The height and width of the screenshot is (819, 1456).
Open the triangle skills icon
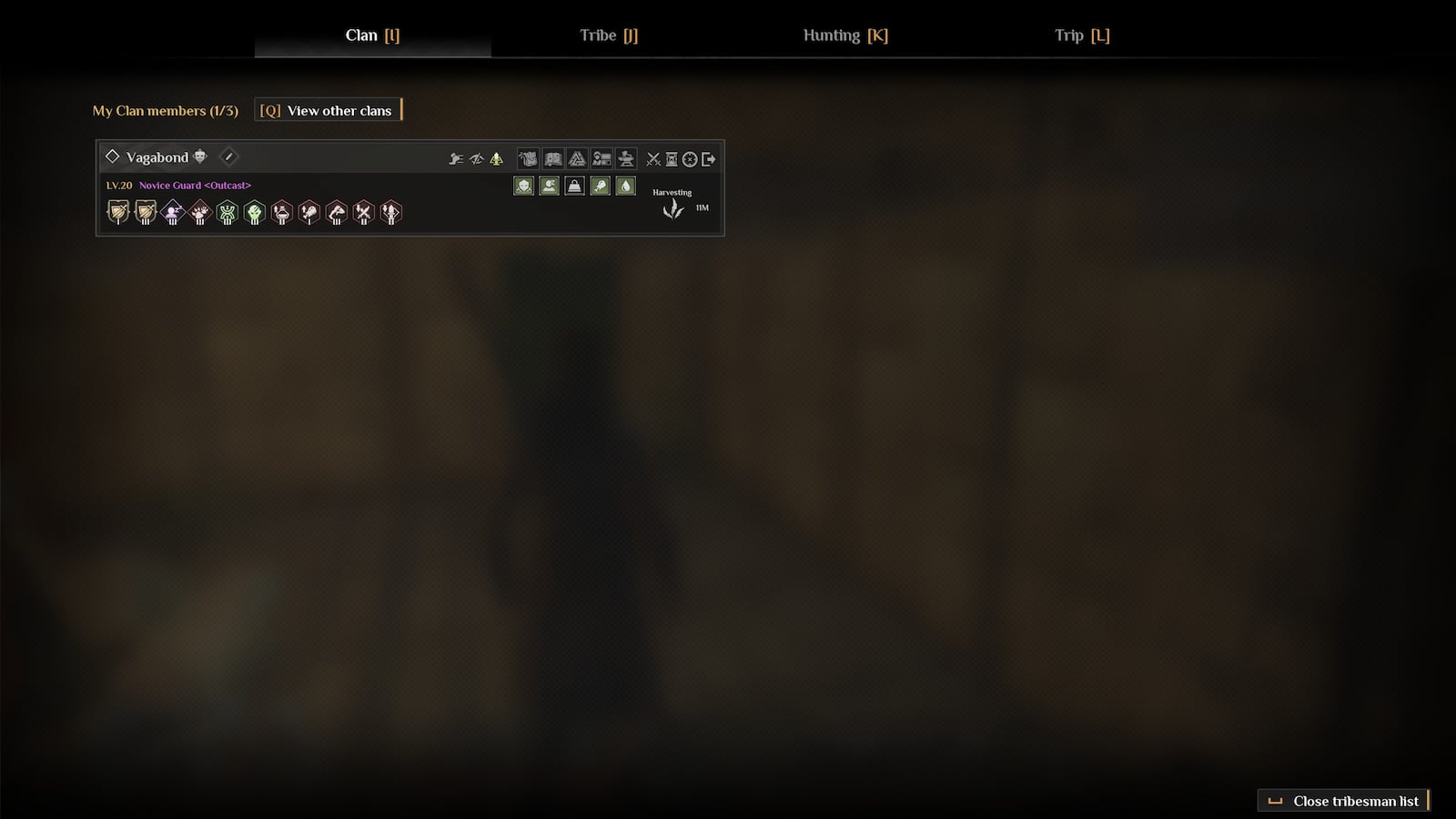[577, 157]
